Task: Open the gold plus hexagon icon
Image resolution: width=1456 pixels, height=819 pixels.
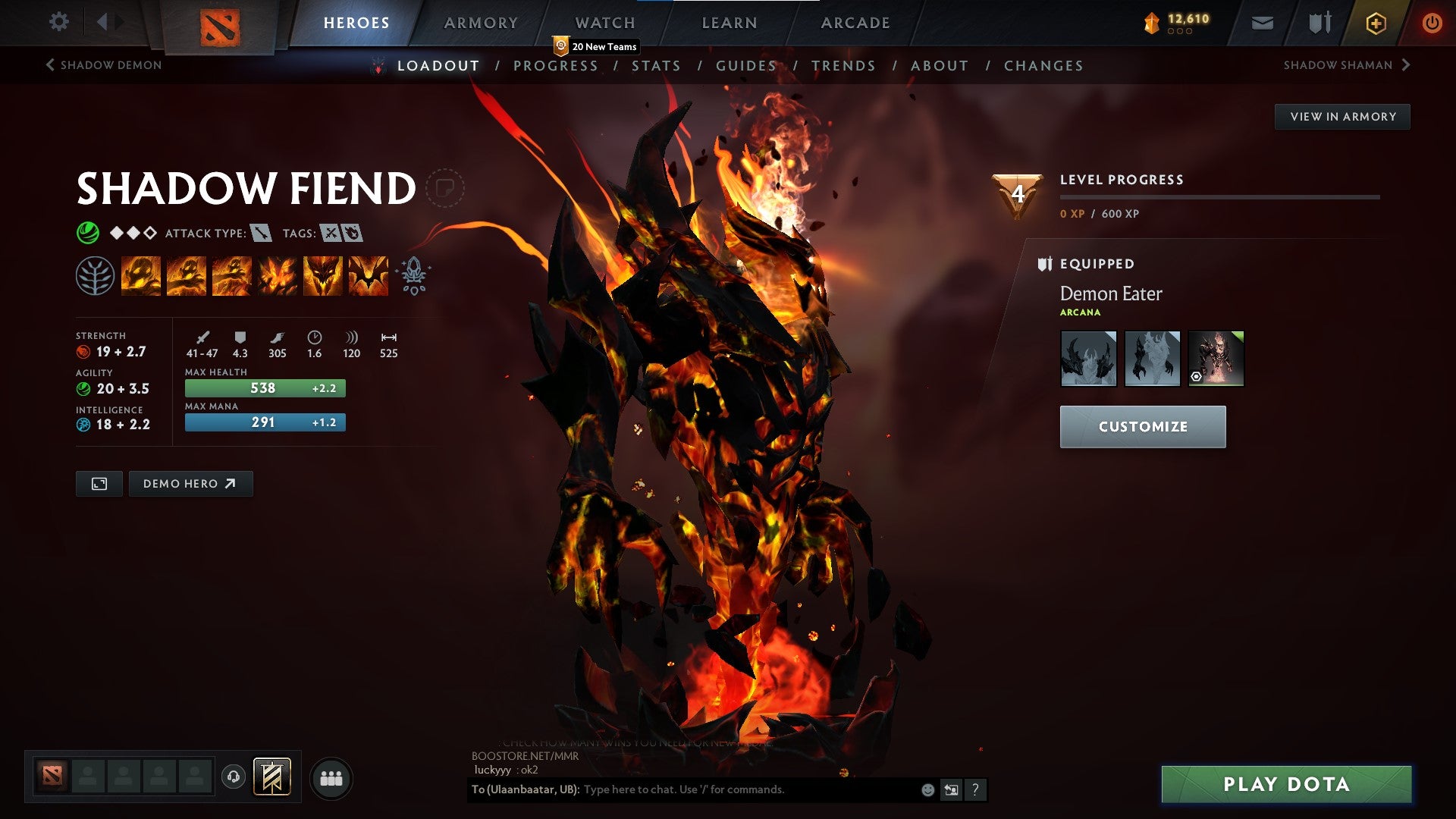Action: click(1376, 22)
